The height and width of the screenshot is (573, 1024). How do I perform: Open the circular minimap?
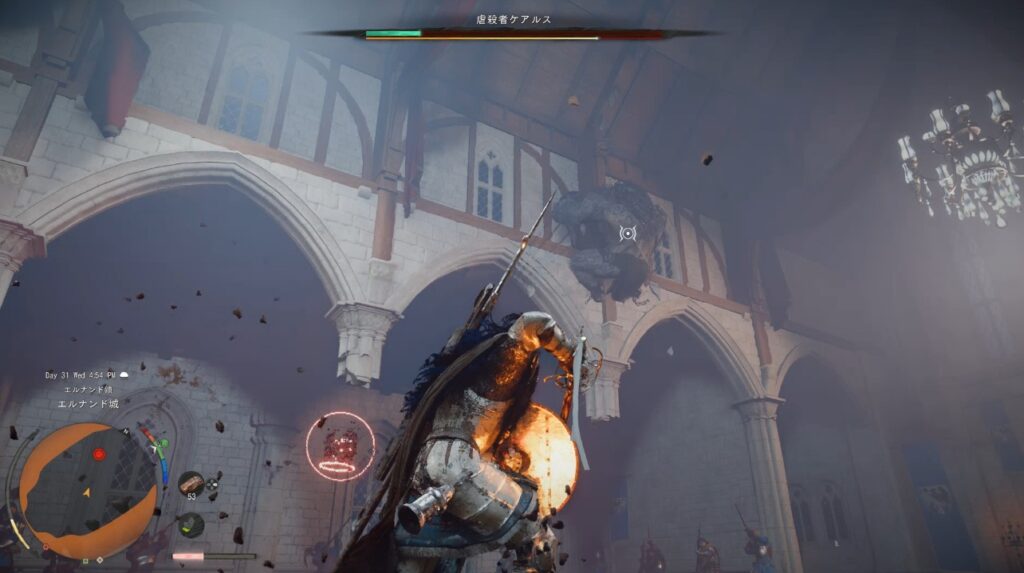pyautogui.click(x=88, y=490)
